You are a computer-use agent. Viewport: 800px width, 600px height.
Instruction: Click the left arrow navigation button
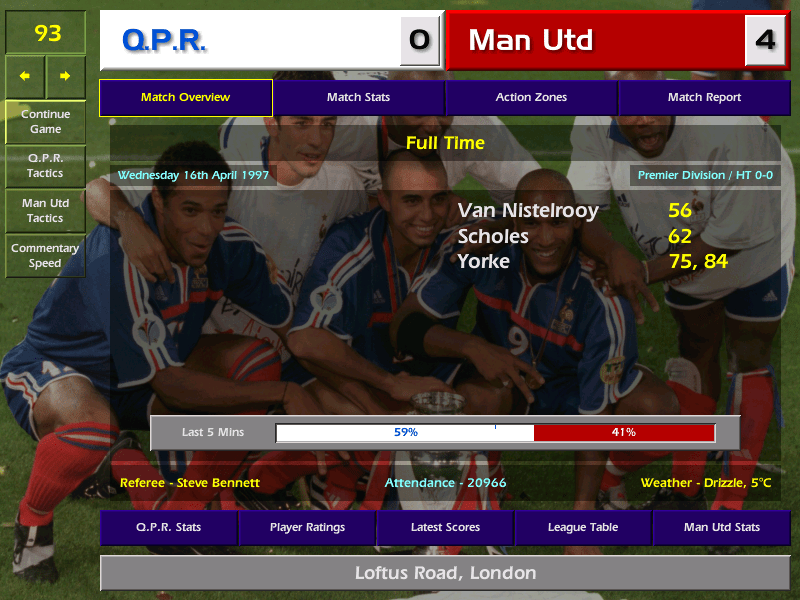(x=25, y=76)
